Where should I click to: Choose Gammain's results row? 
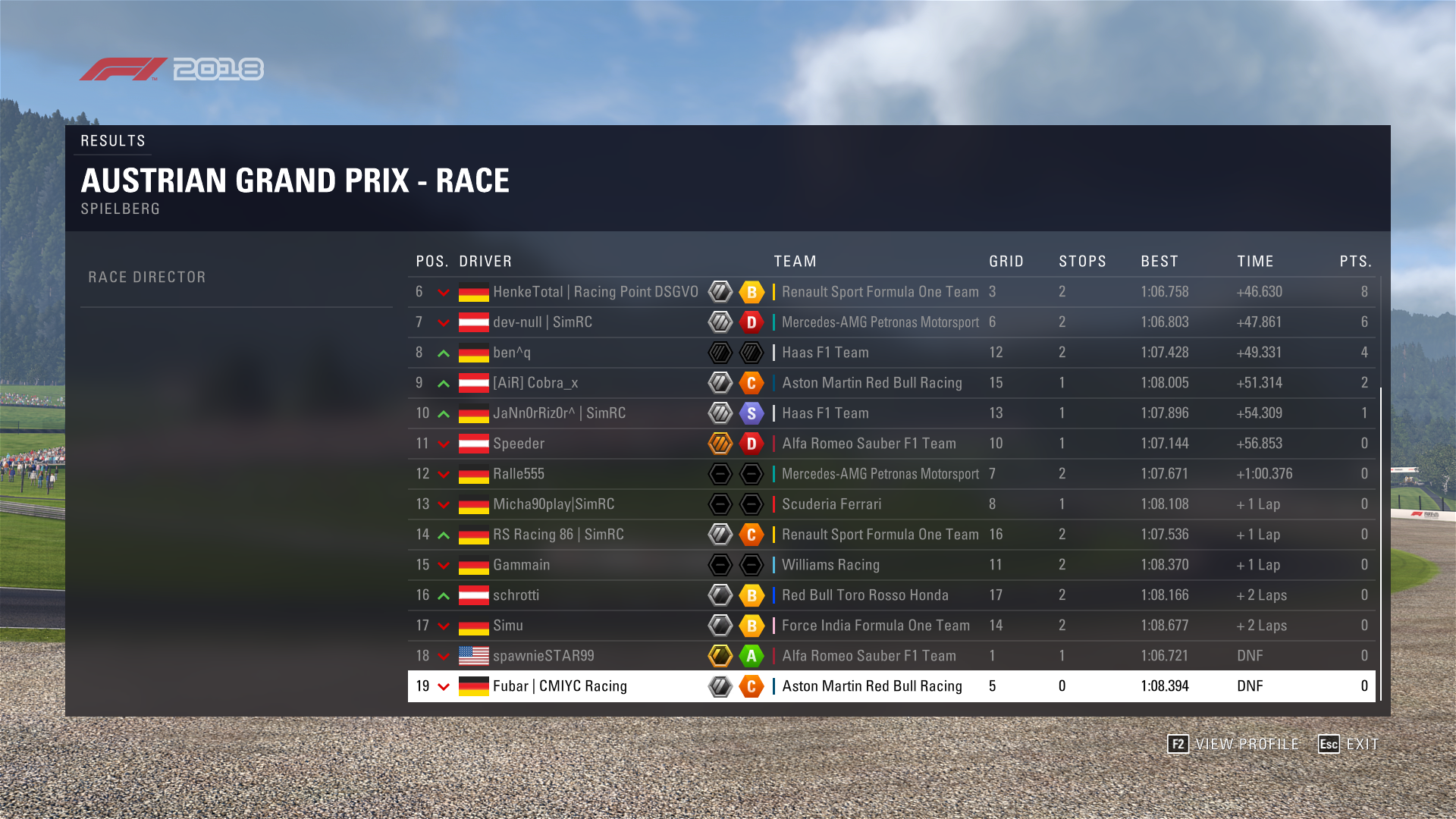(522, 565)
